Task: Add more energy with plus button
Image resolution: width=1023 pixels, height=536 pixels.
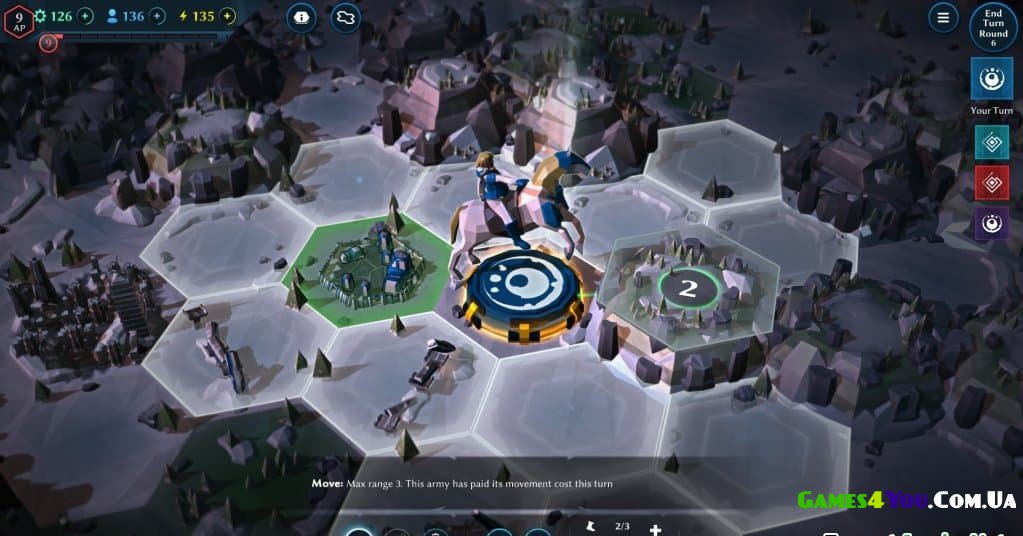Action: click(228, 16)
